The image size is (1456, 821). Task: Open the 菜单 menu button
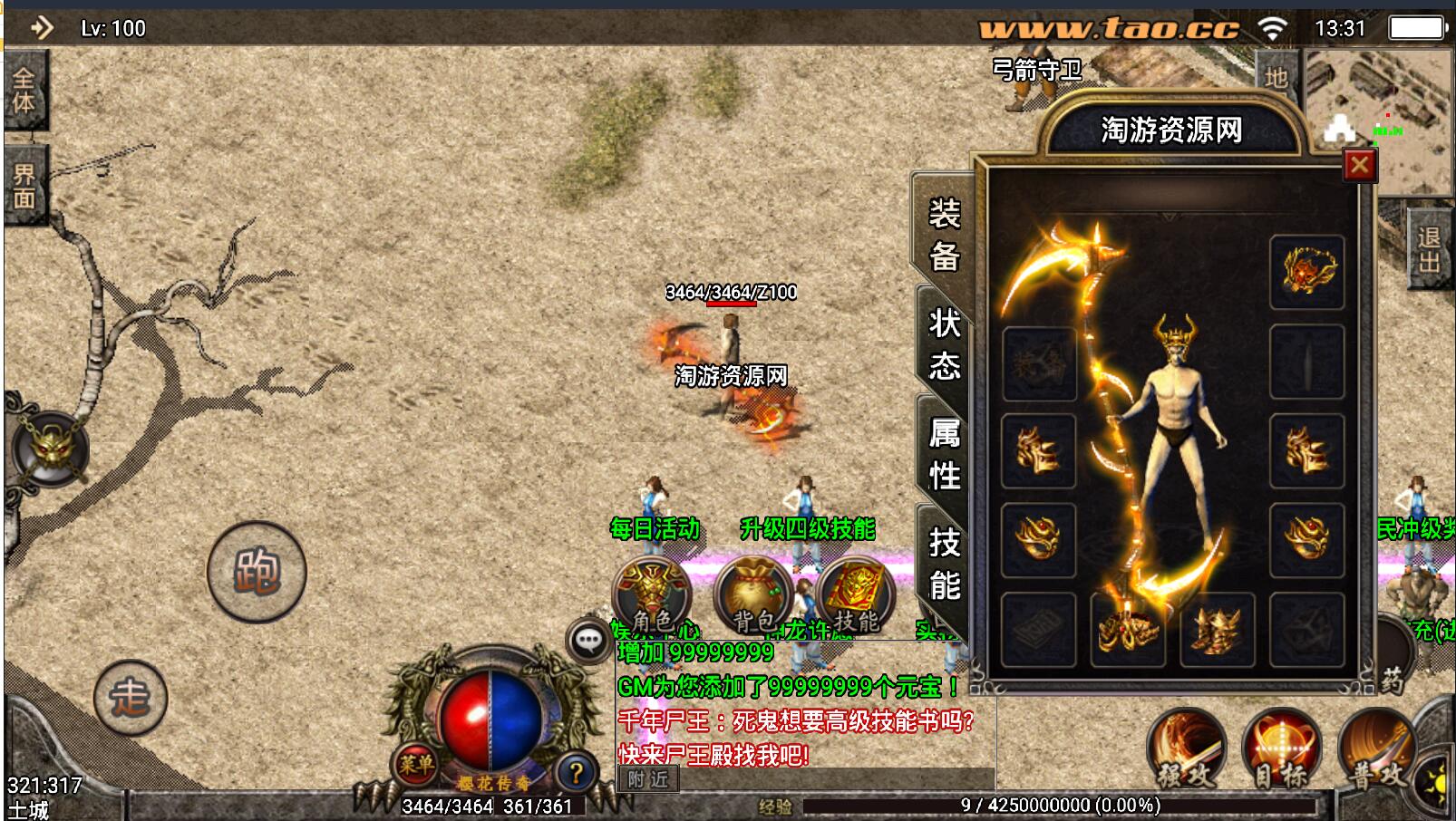[416, 766]
